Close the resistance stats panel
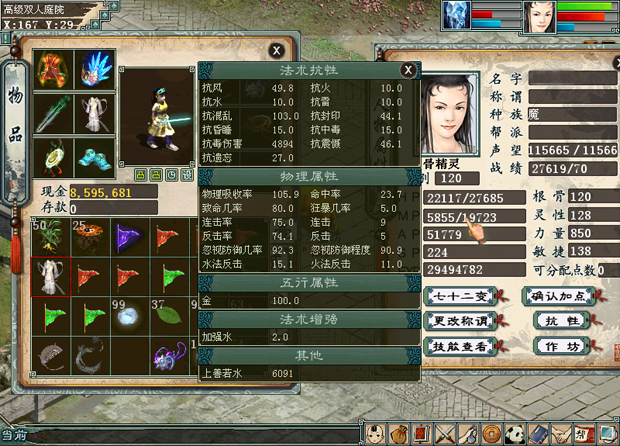Screen dimensions: 620x446 pos(407,70)
